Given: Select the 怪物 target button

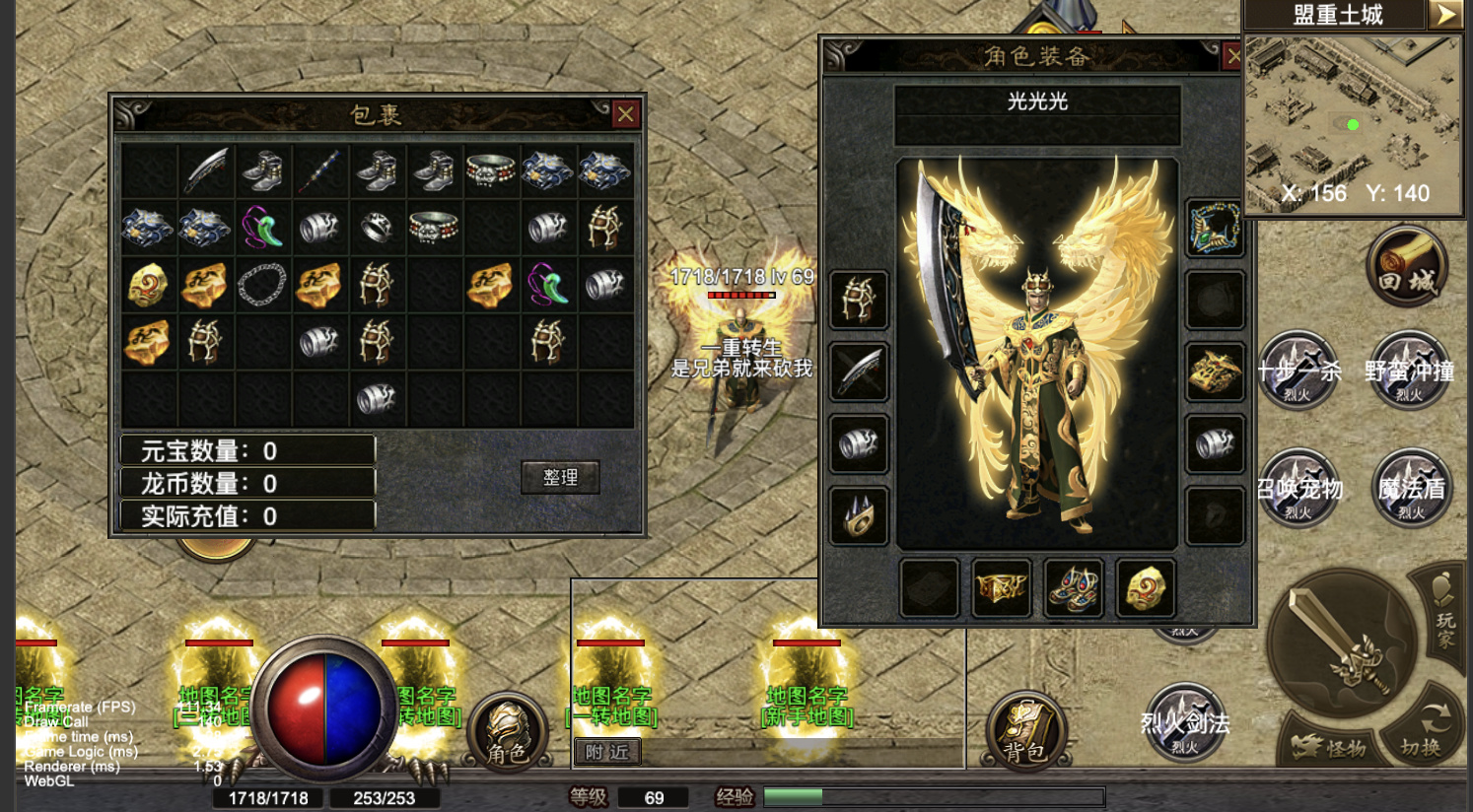Looking at the screenshot, I should tap(1332, 748).
